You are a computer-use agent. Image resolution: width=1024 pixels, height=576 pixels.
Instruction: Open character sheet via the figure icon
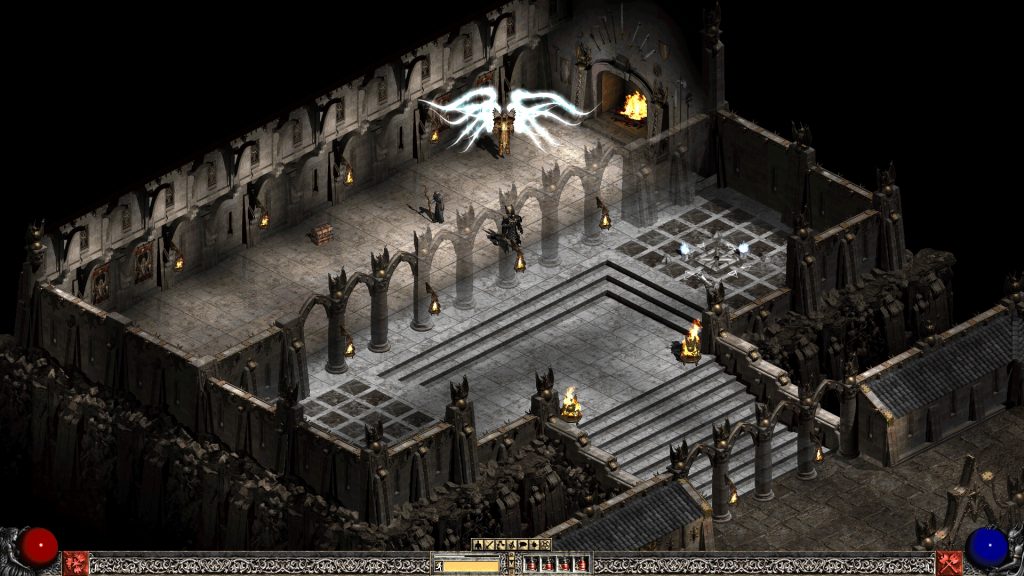[478, 545]
